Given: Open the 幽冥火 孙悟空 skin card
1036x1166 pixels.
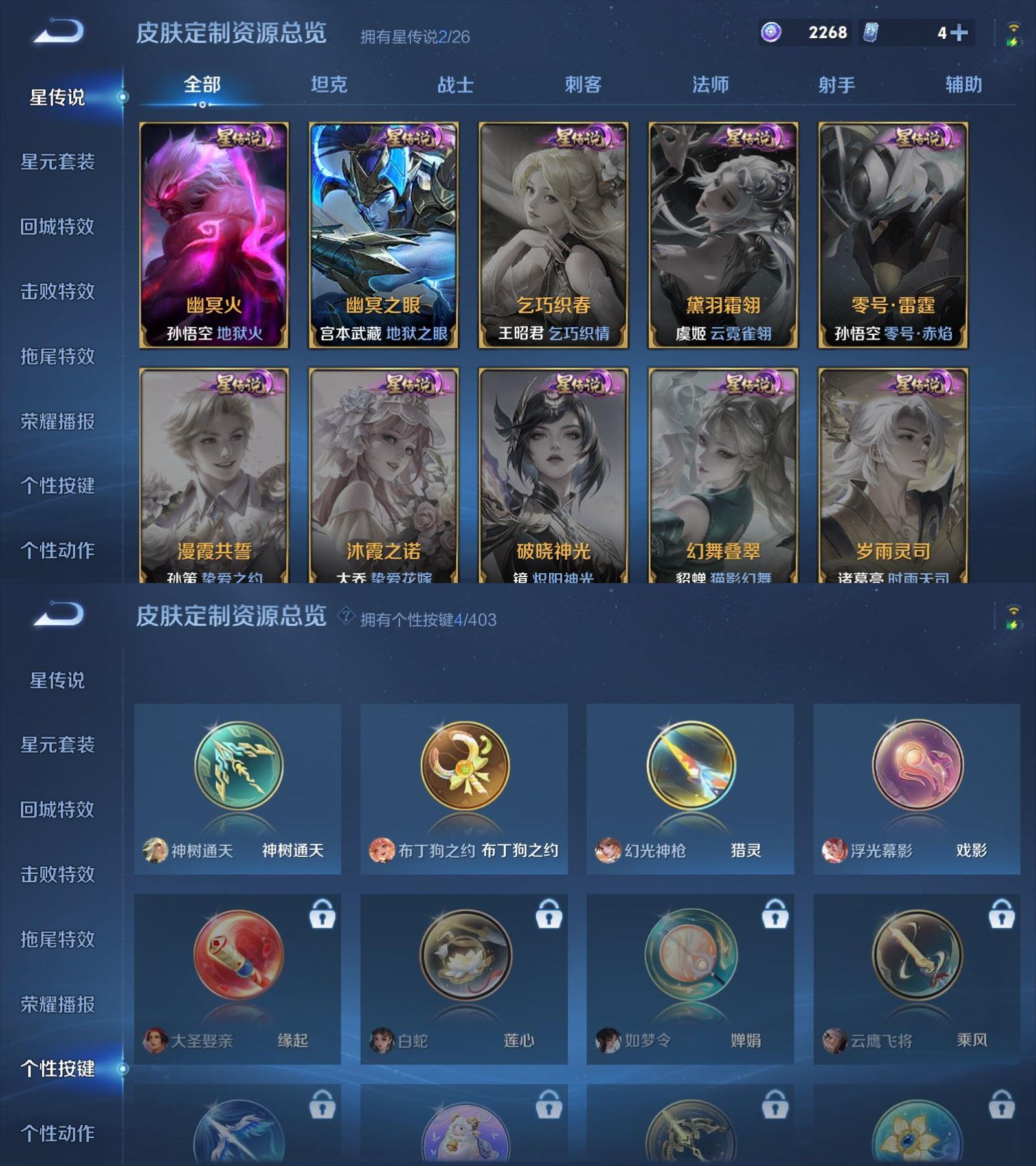Looking at the screenshot, I should pyautogui.click(x=214, y=235).
